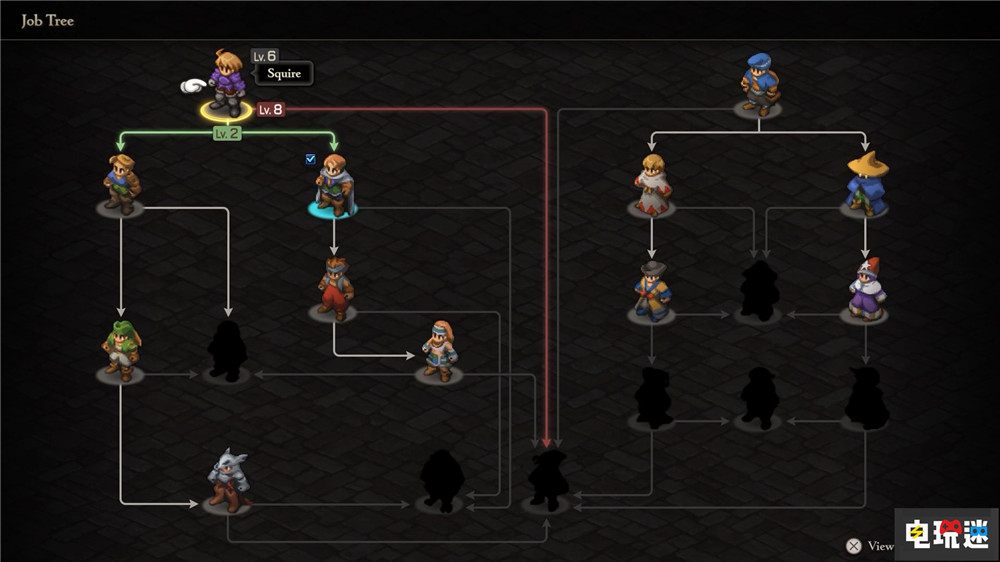Choose the Knight job with blue cape
Image resolution: width=1000 pixels, height=562 pixels.
tap(334, 185)
